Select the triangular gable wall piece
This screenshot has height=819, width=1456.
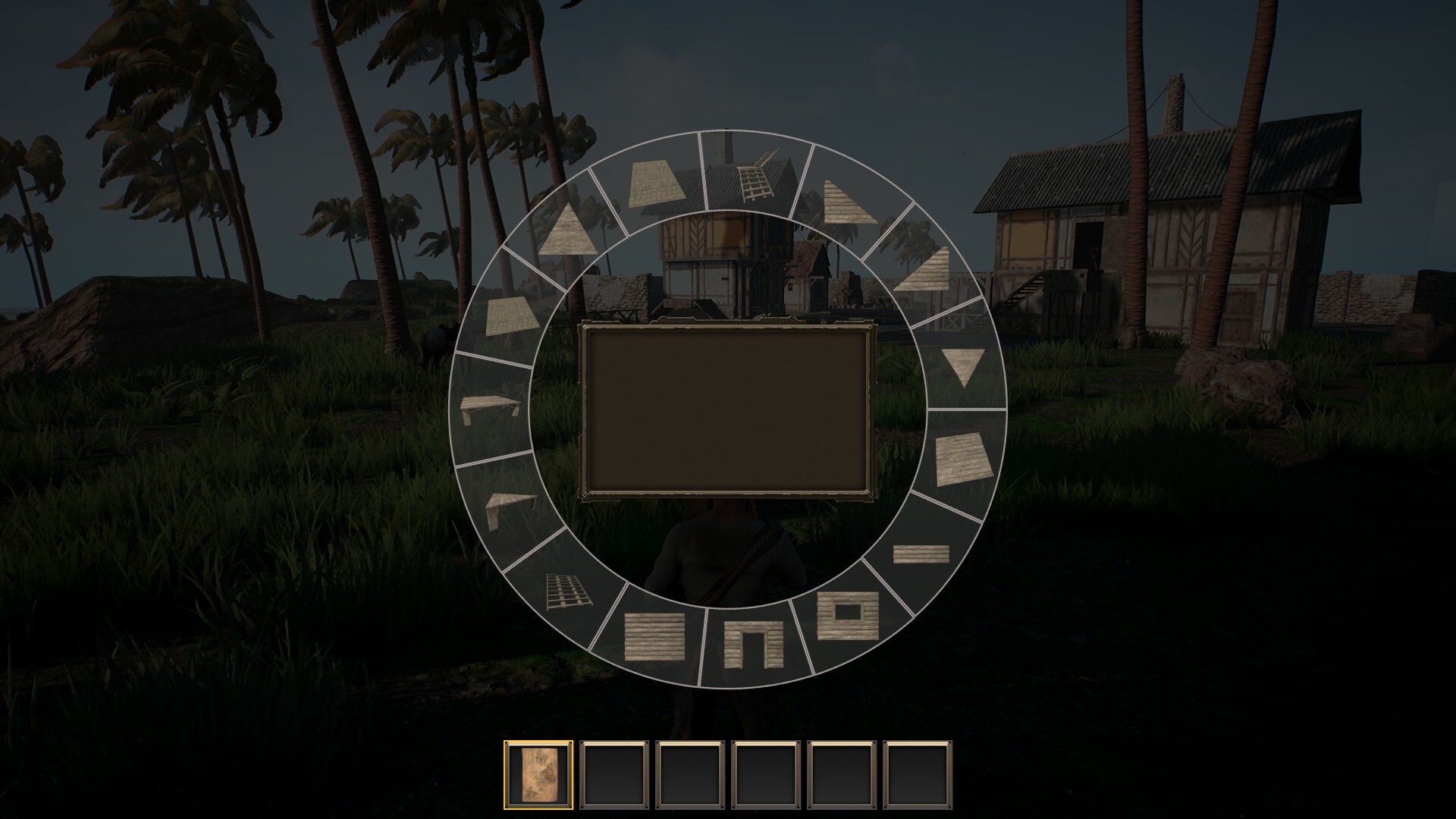567,230
